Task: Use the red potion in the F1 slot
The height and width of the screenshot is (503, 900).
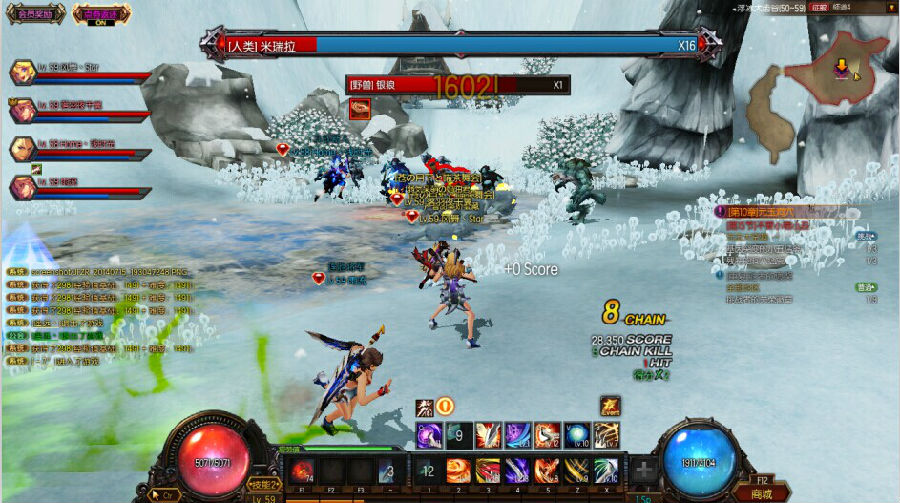Action: [301, 471]
